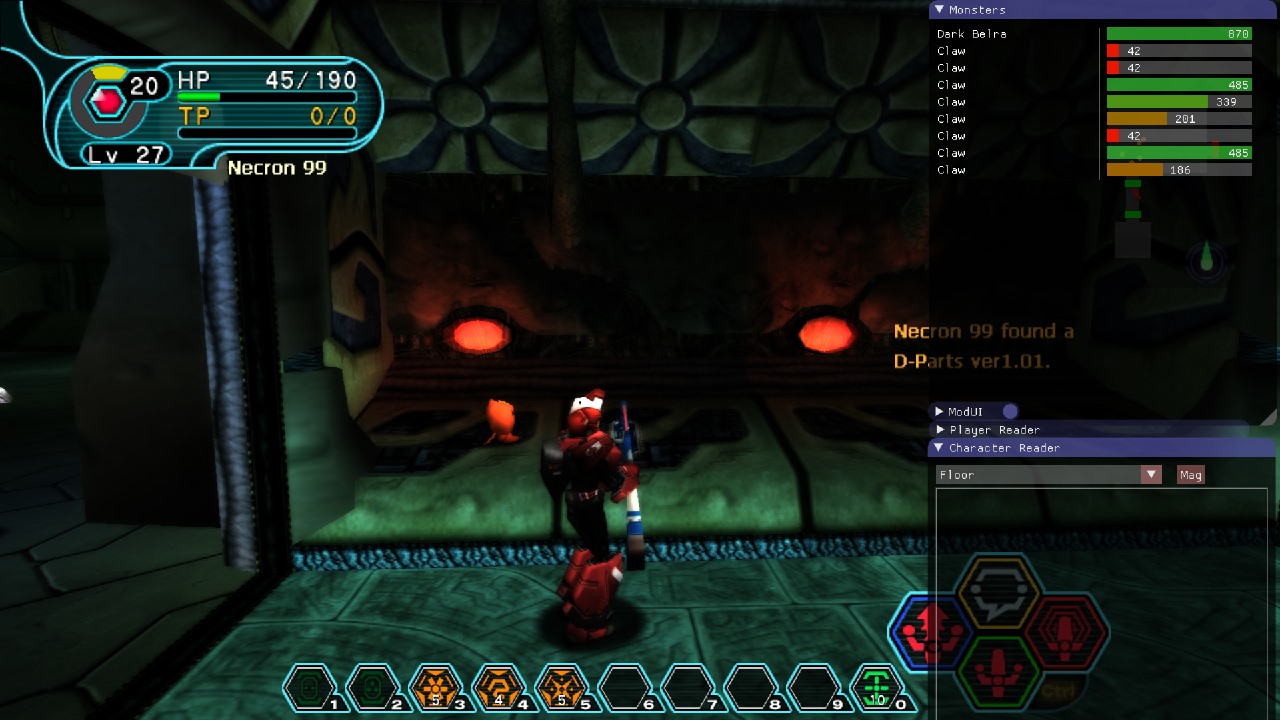Use the orange trap in slot 5
This screenshot has width=1280, height=720.
561,688
